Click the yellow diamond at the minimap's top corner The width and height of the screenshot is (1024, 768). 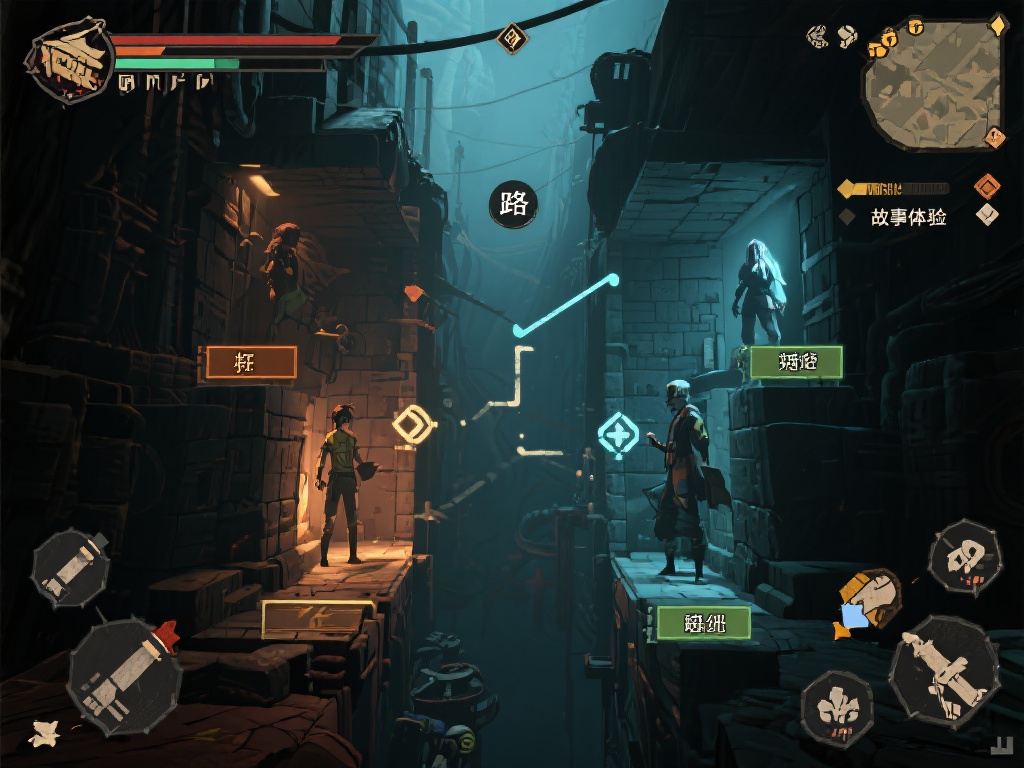pyautogui.click(x=997, y=25)
